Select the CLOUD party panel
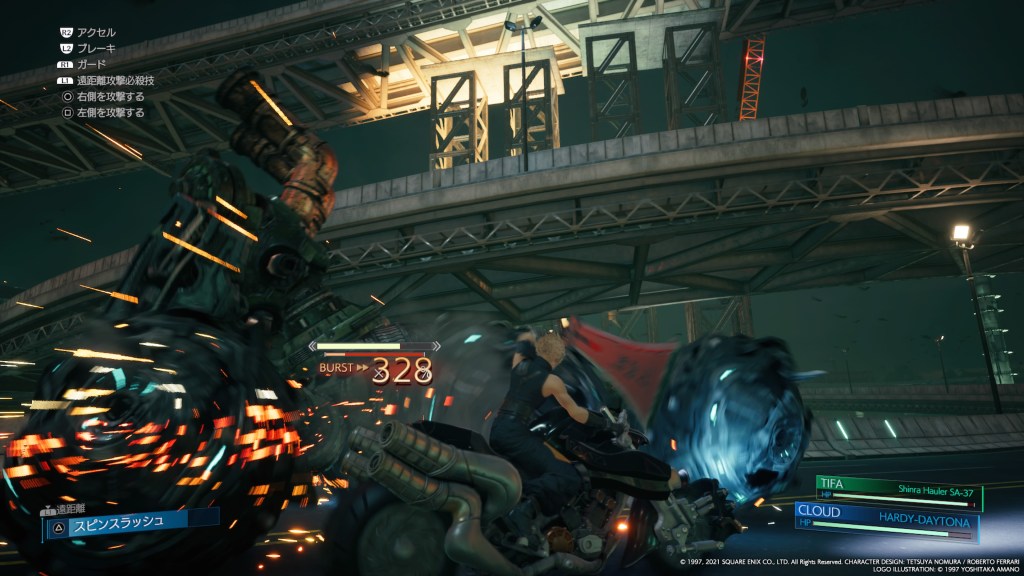 886,520
